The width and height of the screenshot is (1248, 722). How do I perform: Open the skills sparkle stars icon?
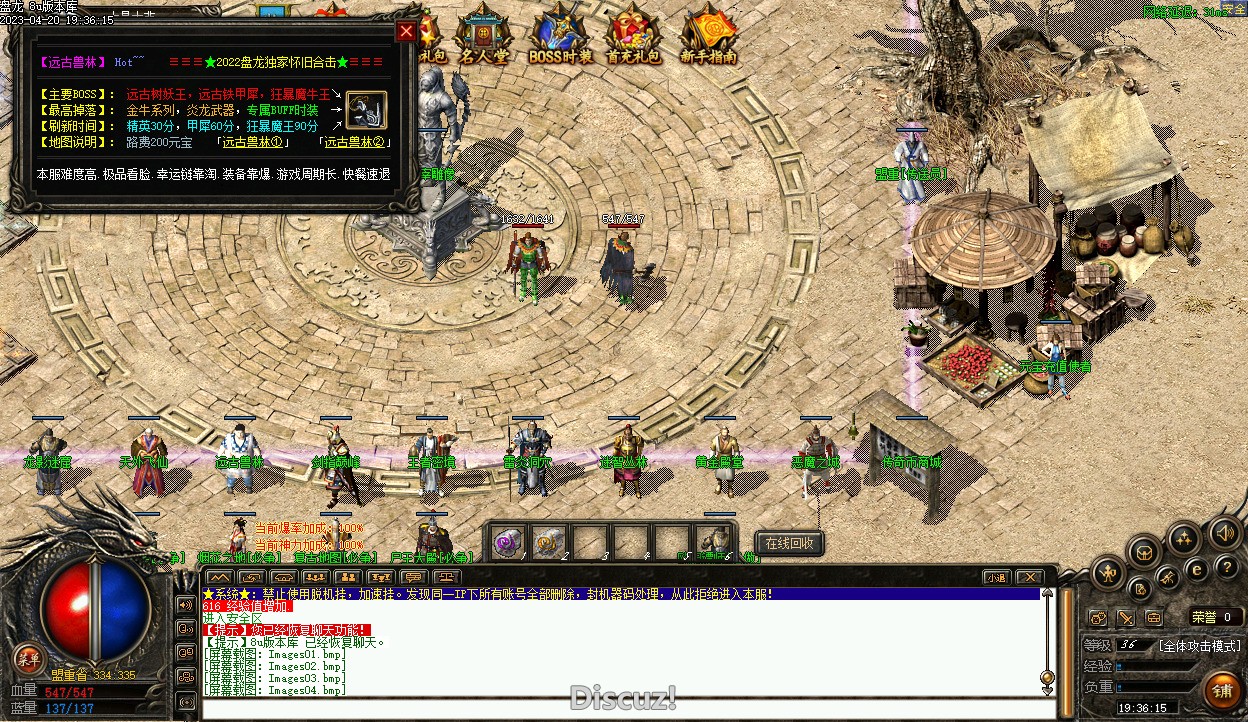click(x=1184, y=539)
